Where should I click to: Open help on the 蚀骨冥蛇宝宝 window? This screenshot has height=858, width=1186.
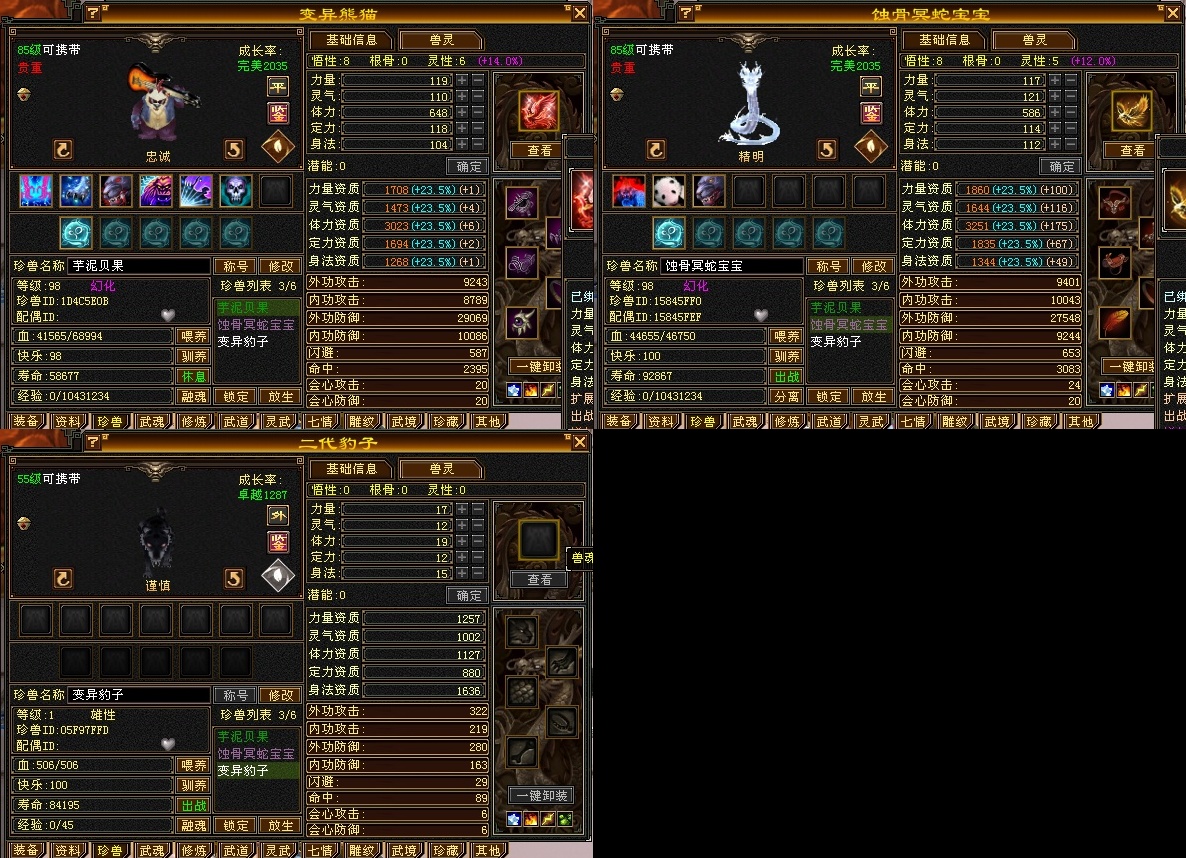(x=687, y=13)
